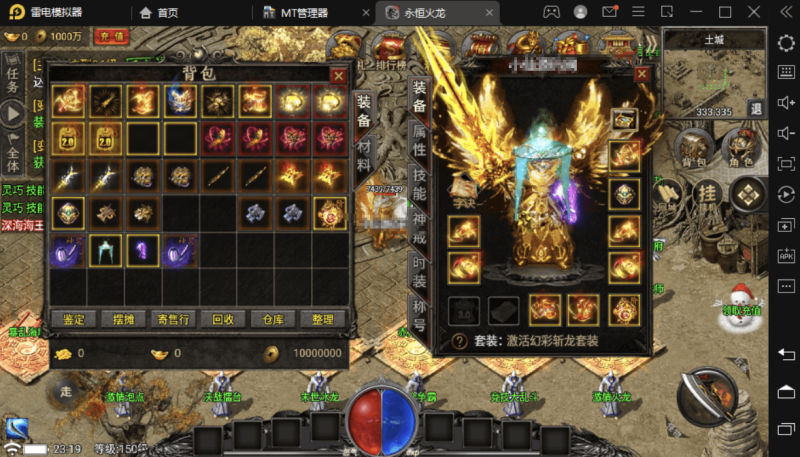The image size is (800, 457).
Task: Claim the snowman 领取充值 reward
Action: 740,299
